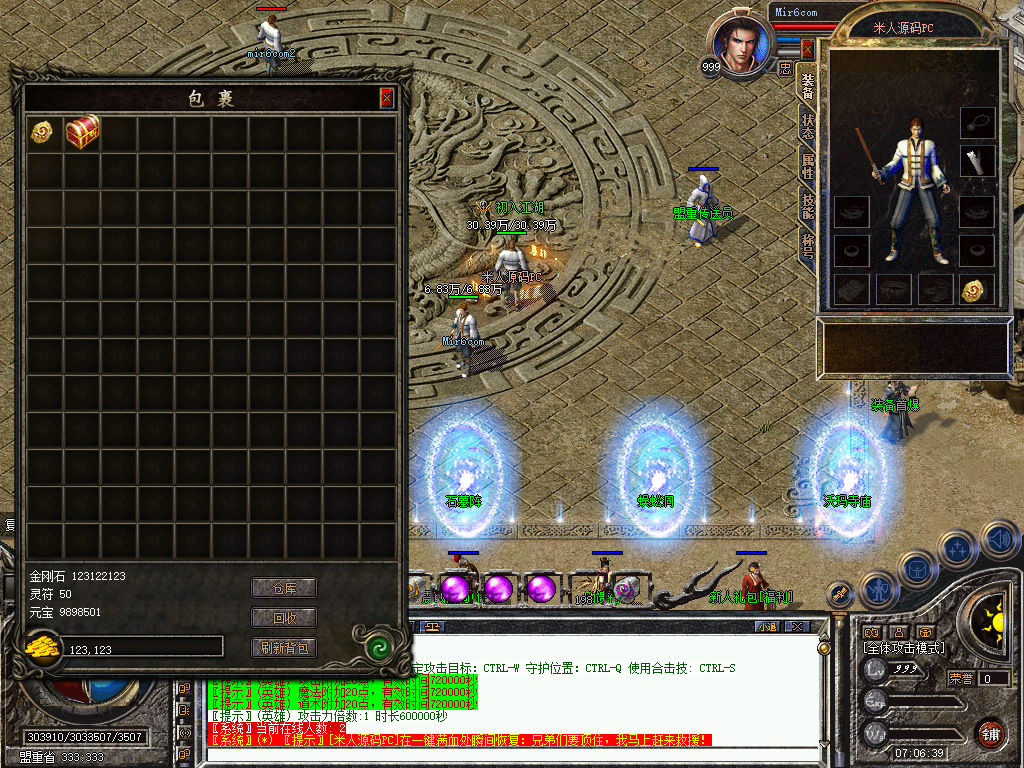Select the red treasure chest in bag
This screenshot has height=768, width=1024.
(x=83, y=133)
